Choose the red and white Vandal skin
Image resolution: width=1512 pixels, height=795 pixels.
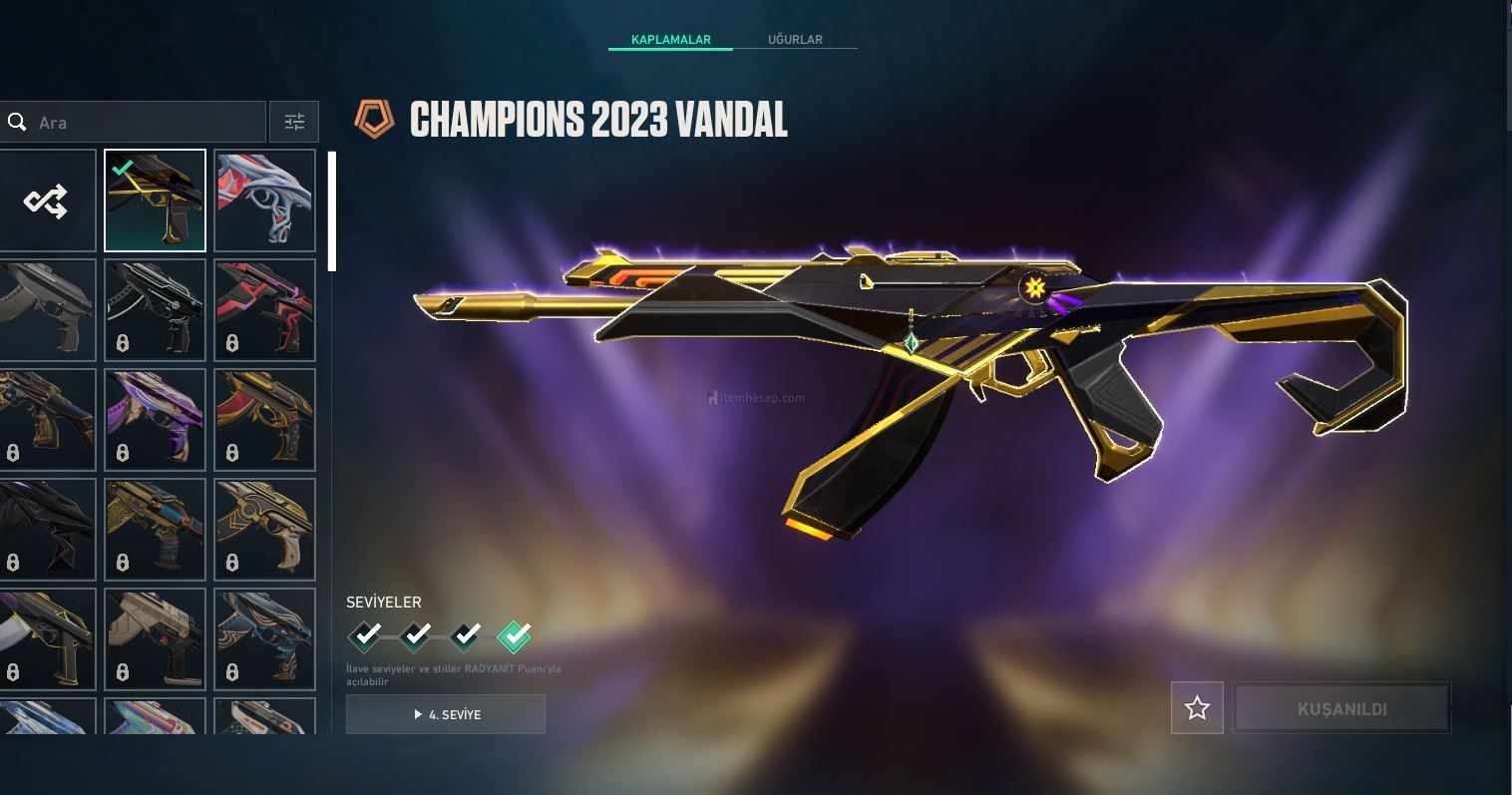tap(264, 200)
